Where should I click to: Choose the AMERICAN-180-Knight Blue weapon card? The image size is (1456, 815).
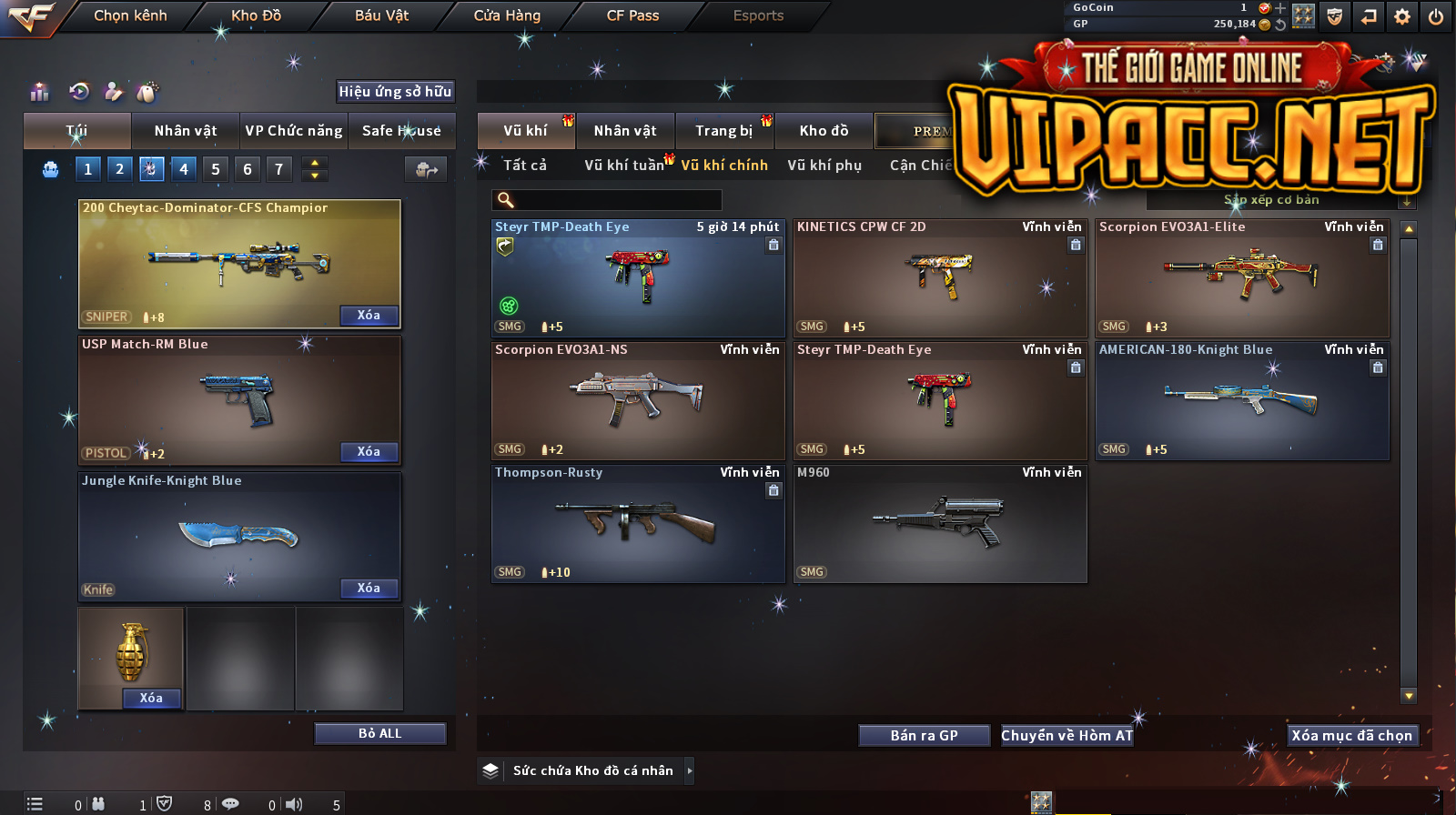click(1242, 401)
